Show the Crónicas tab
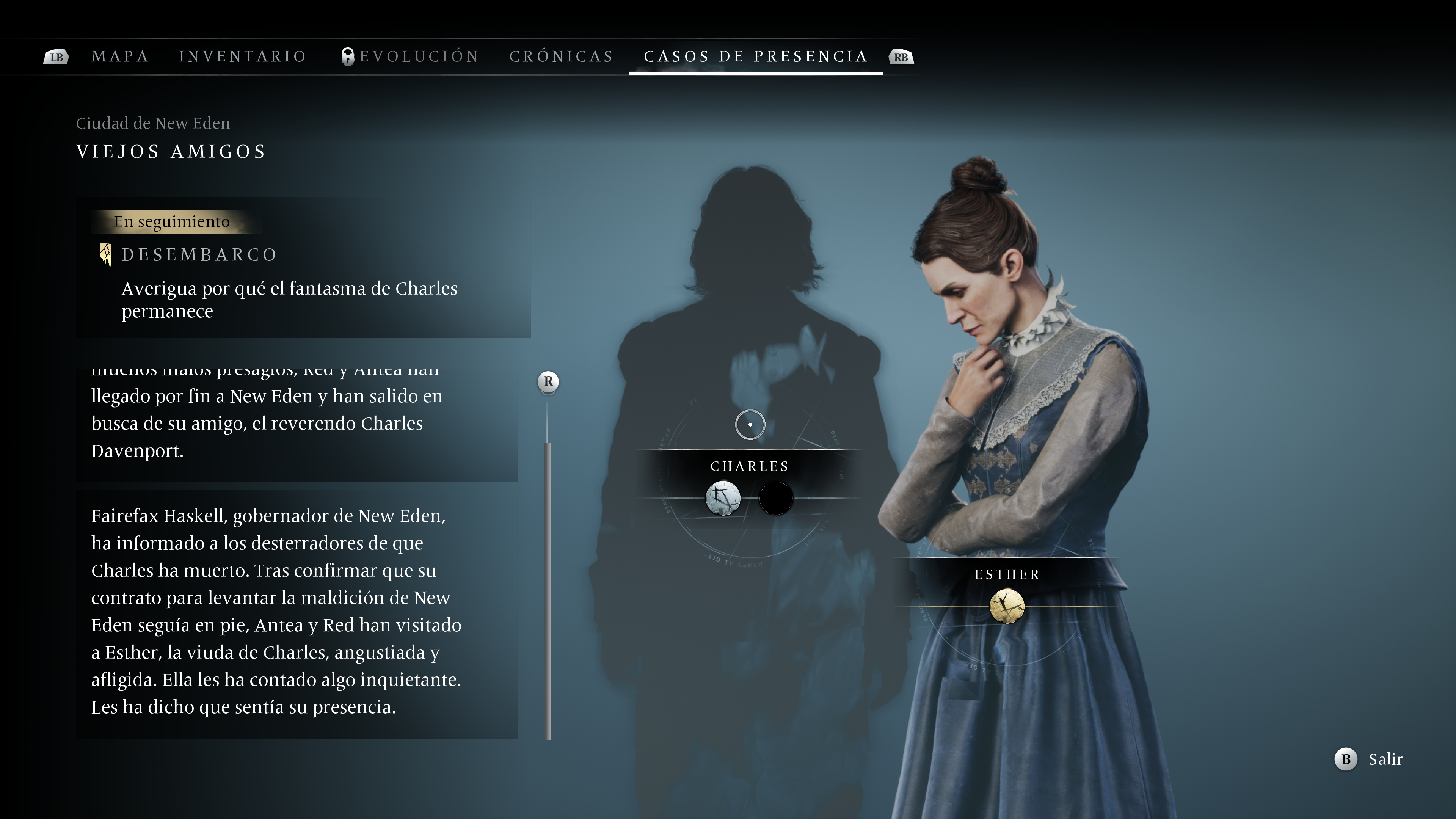Screen dimensions: 1456x819 561,56
